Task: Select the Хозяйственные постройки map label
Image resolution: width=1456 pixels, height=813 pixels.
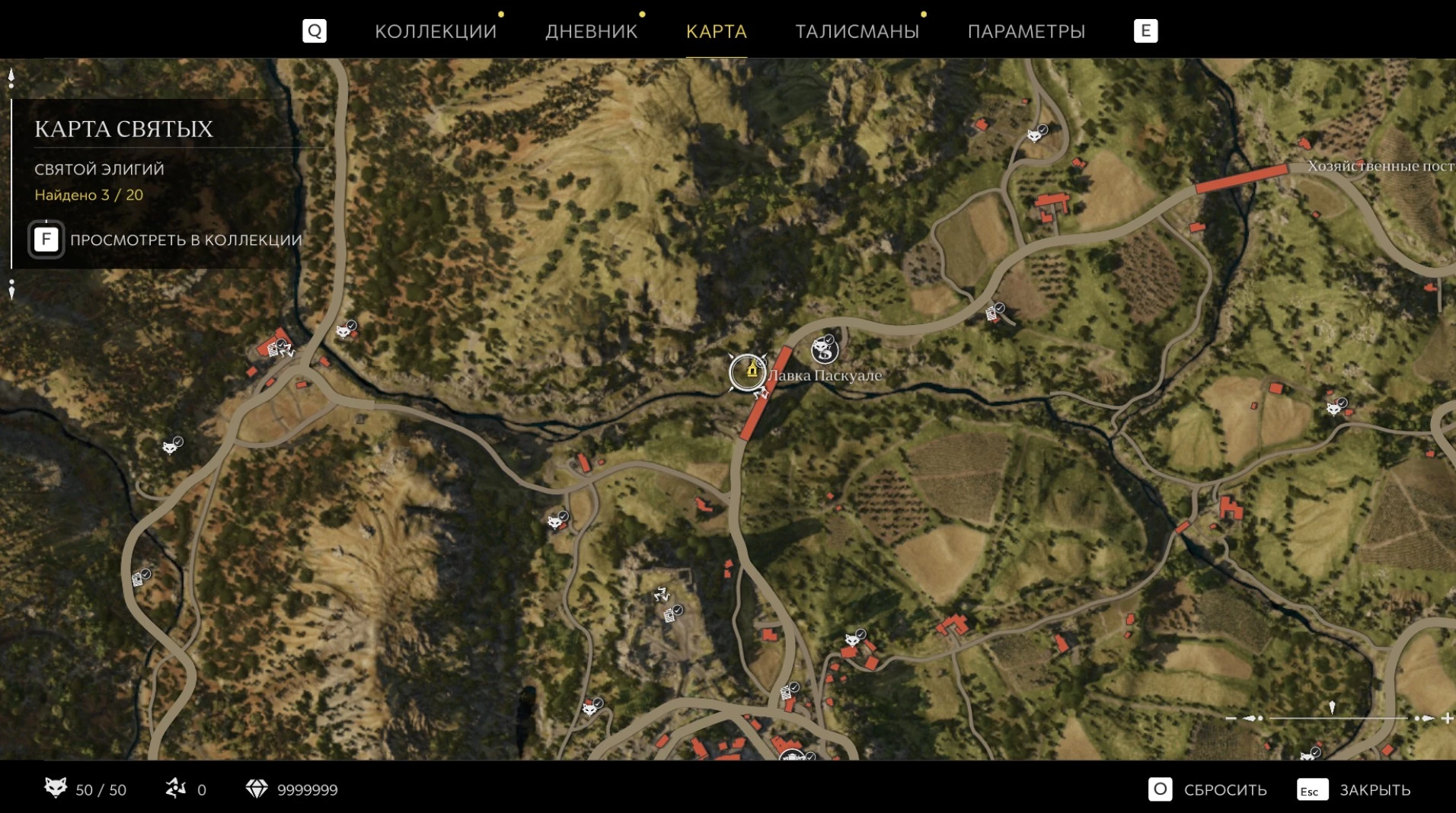Action: tap(1380, 166)
